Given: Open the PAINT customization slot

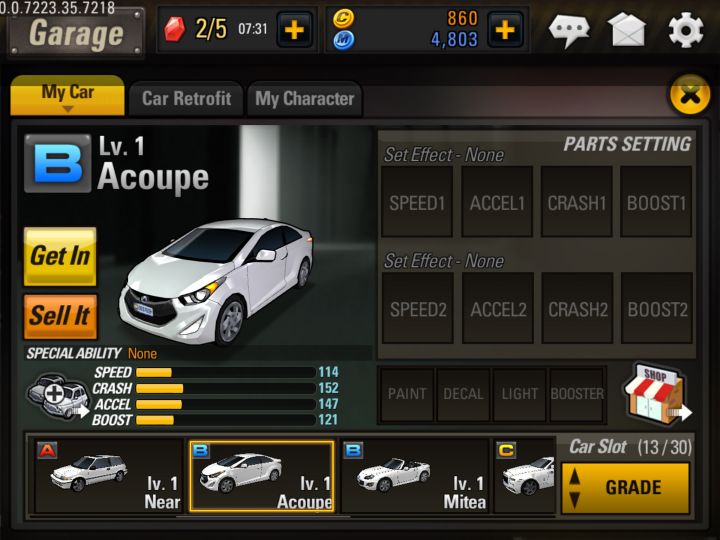Looking at the screenshot, I should tap(408, 394).
